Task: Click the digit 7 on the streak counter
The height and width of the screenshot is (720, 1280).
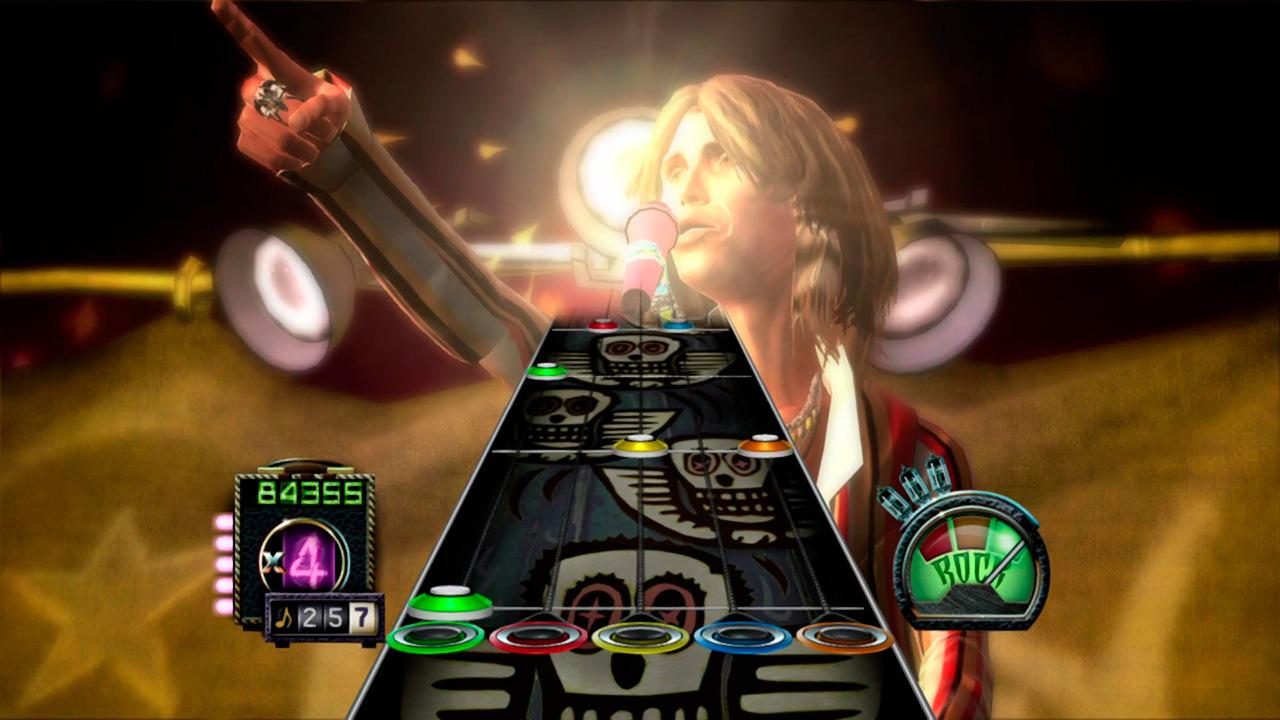Action: point(362,615)
